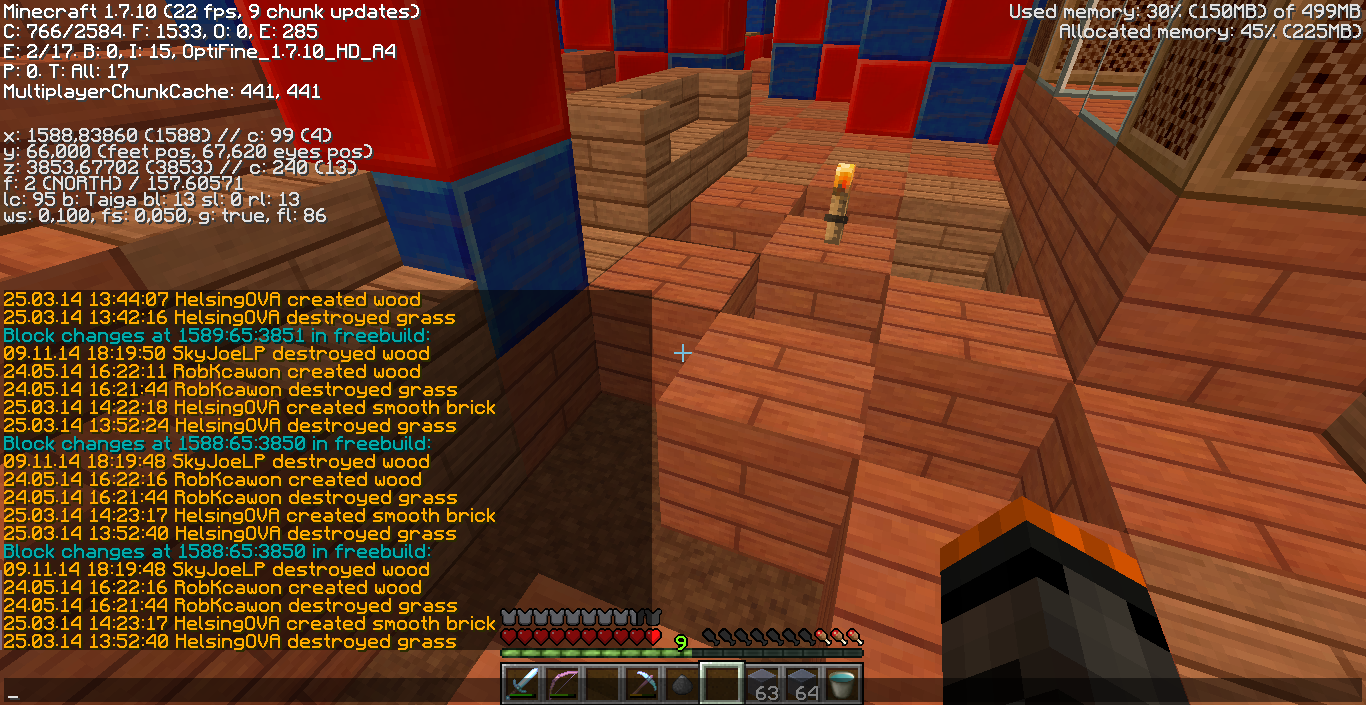Choose the bucket in the hotbar
The height and width of the screenshot is (705, 1366).
coord(842,684)
